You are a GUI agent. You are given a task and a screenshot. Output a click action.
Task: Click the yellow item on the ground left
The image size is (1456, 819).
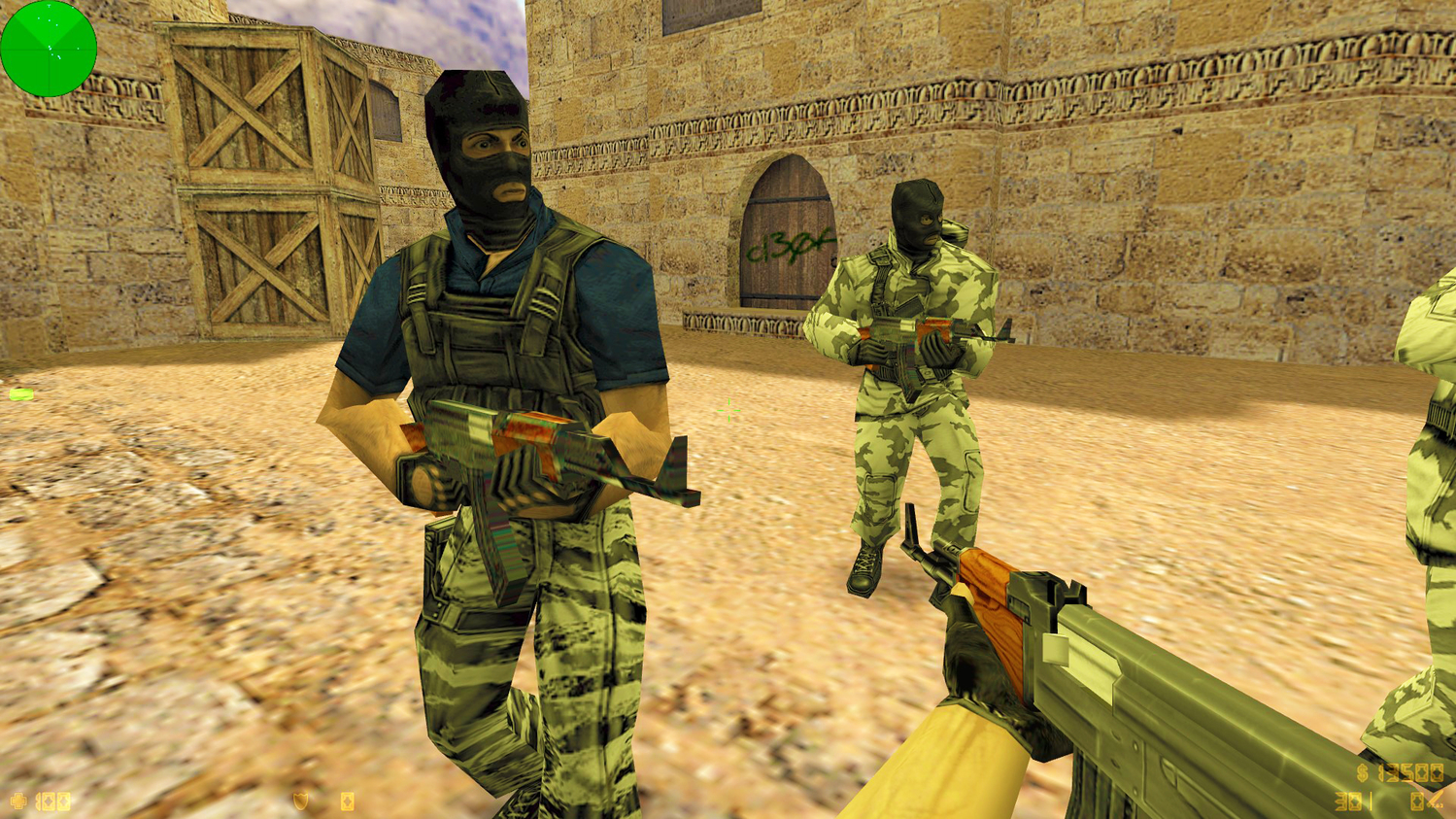[x=19, y=393]
